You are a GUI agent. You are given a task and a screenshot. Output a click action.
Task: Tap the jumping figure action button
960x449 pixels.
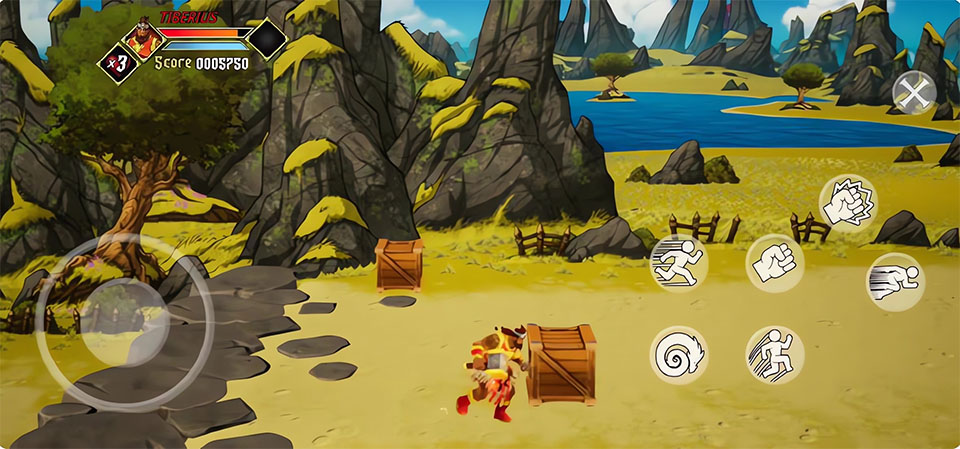775,355
